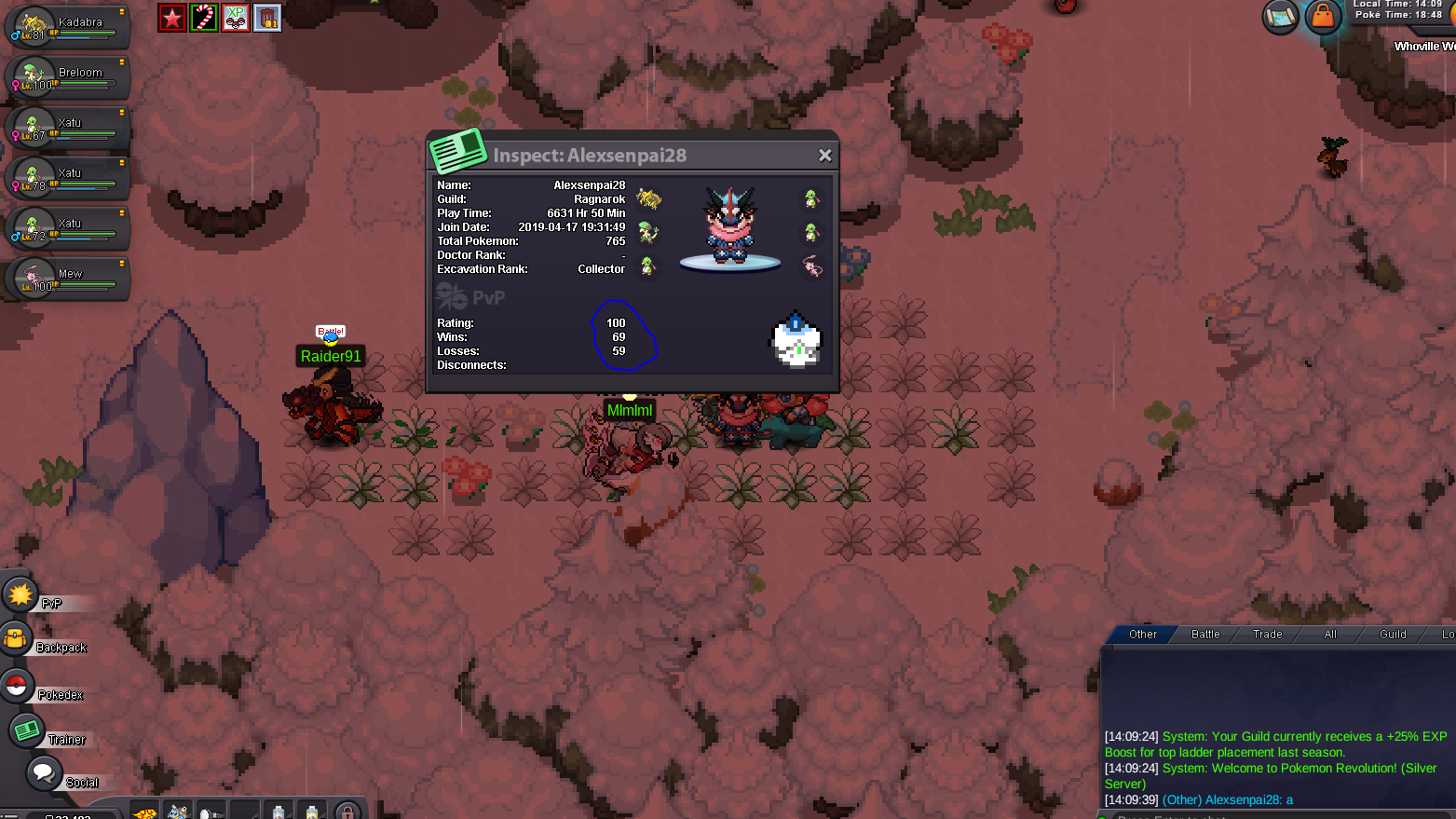Image resolution: width=1456 pixels, height=819 pixels.
Task: Select the All chat tab
Action: [x=1330, y=635]
